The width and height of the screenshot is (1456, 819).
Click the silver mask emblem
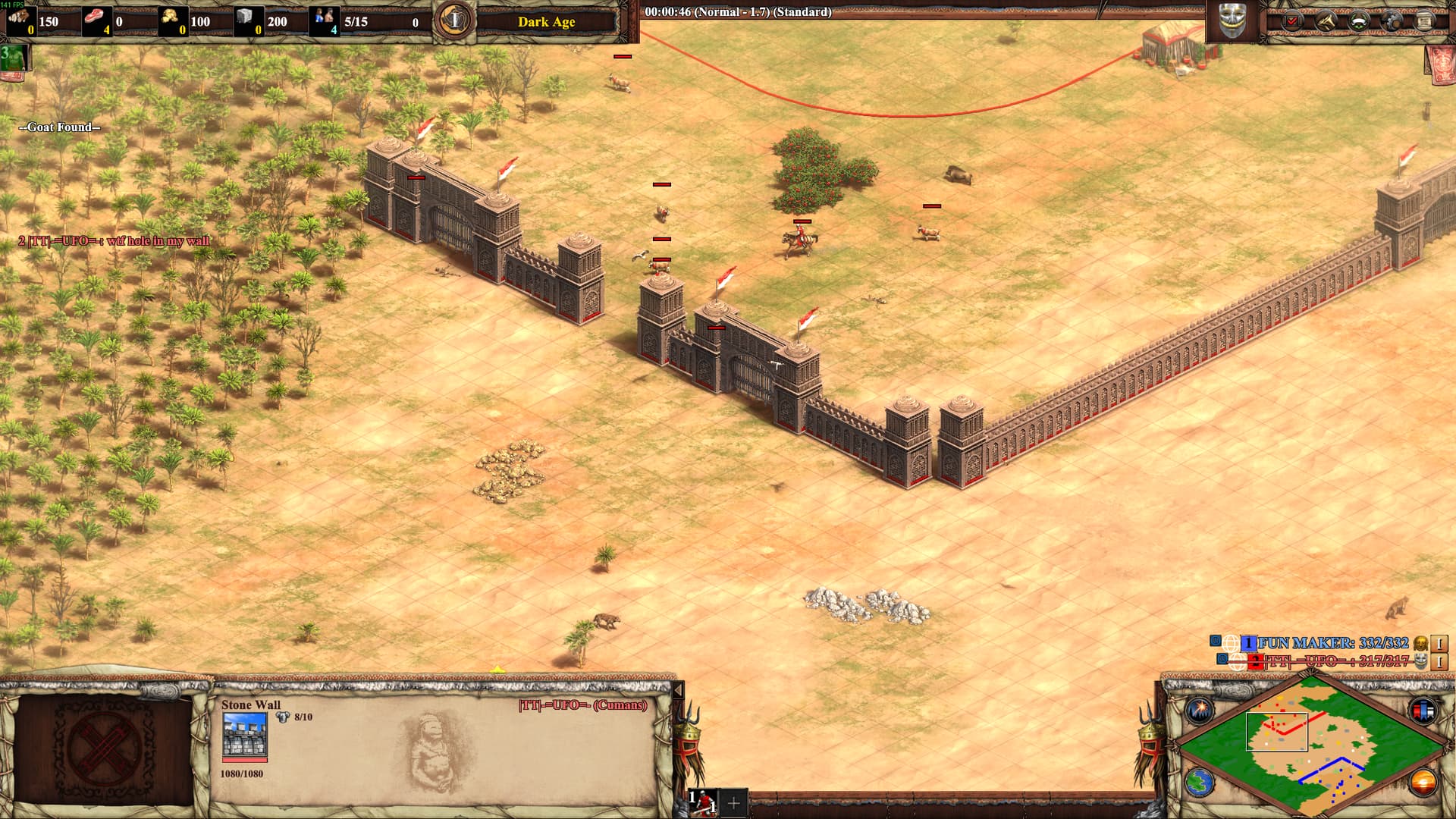point(1232,20)
